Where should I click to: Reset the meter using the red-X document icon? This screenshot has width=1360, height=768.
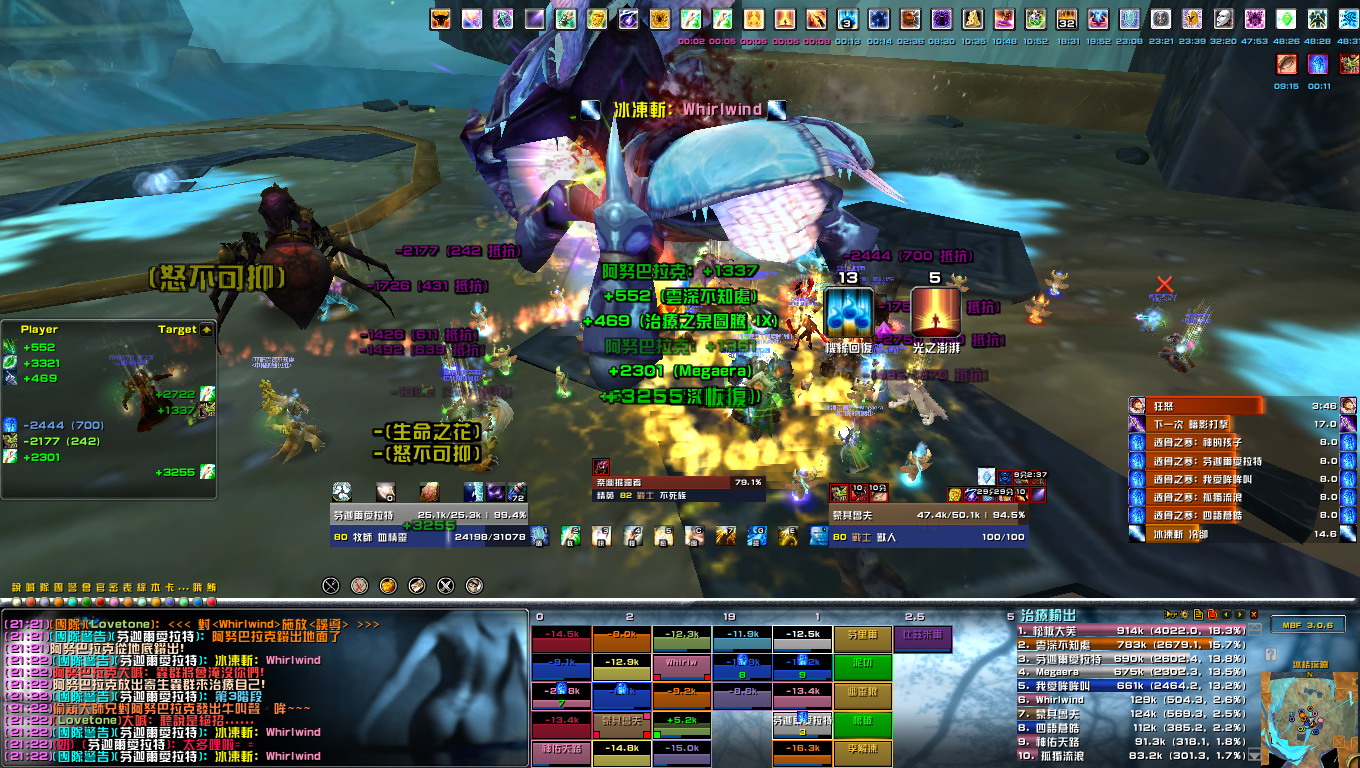coord(1213,614)
